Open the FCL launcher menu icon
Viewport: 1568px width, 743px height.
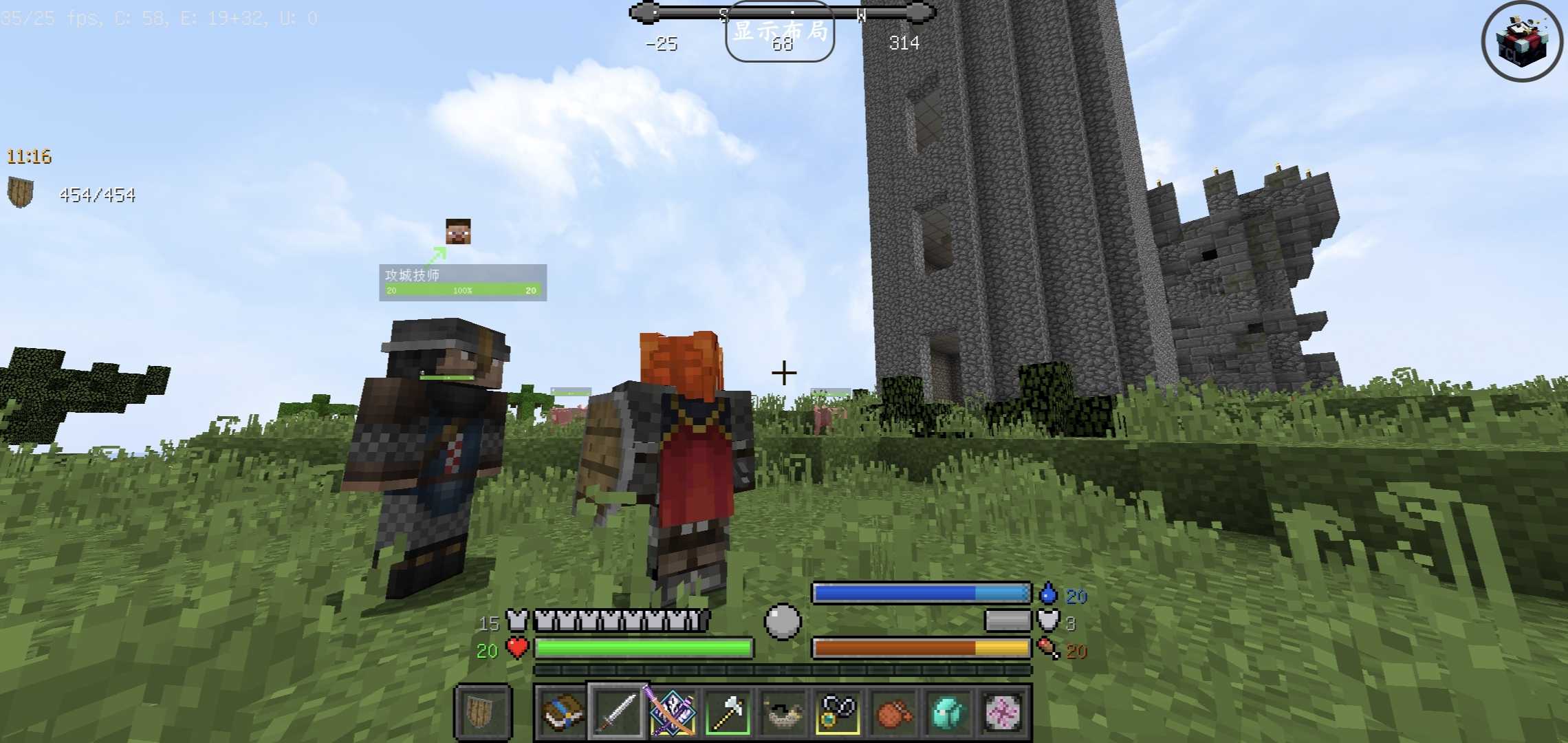pyautogui.click(x=1522, y=42)
